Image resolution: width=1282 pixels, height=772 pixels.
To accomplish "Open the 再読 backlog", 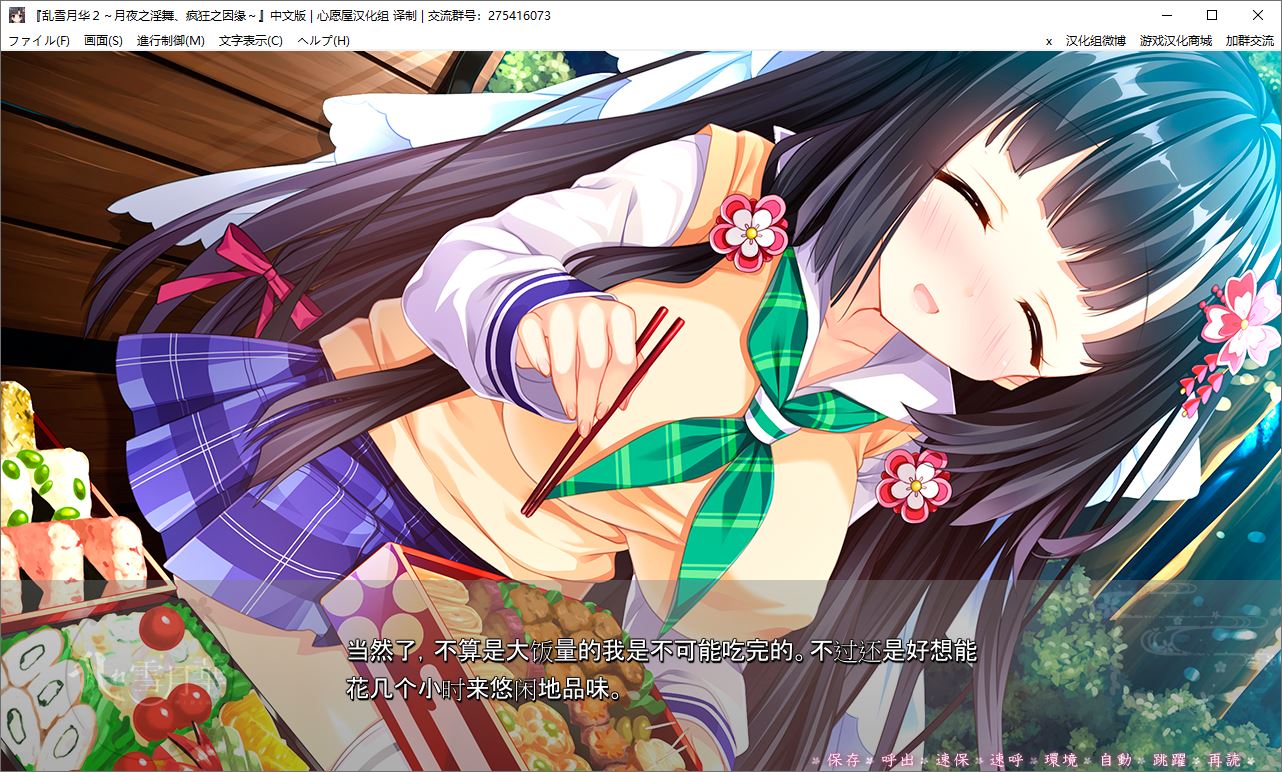I will point(1223,760).
